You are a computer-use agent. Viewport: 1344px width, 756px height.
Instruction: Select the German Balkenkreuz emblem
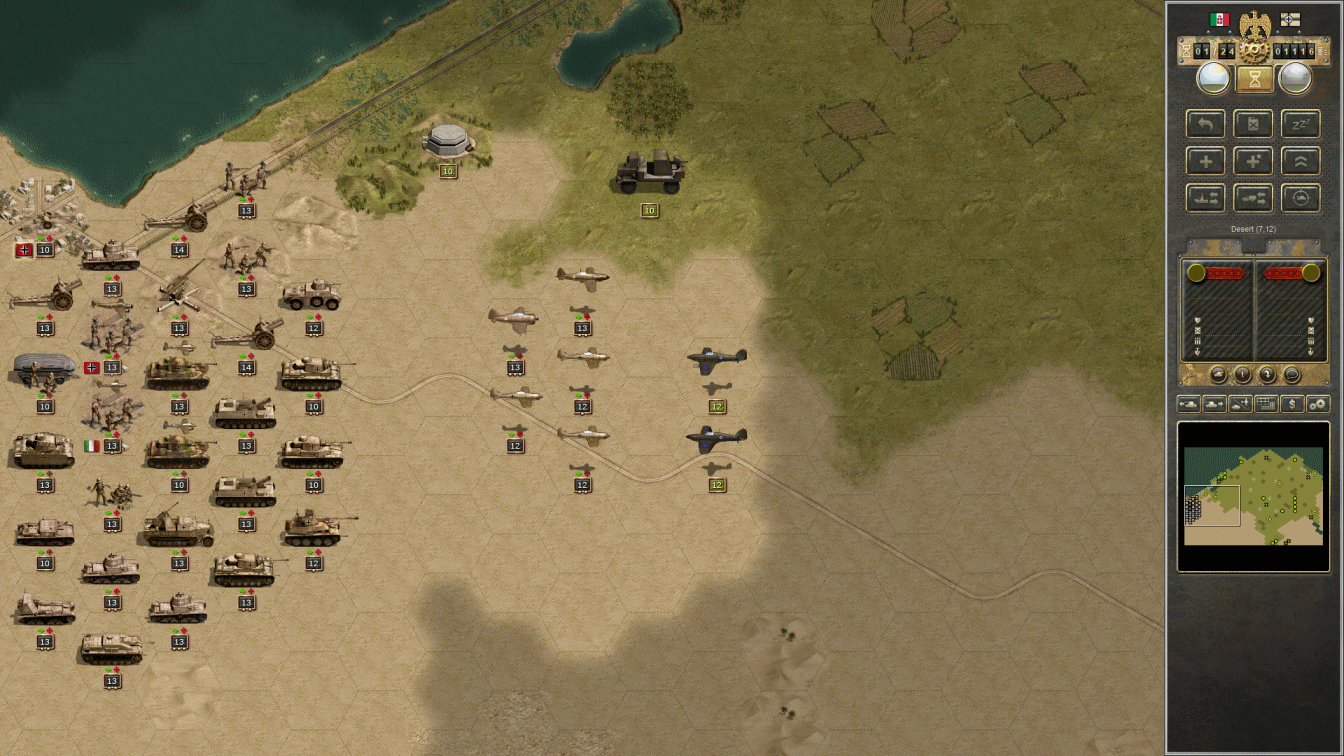(1290, 19)
